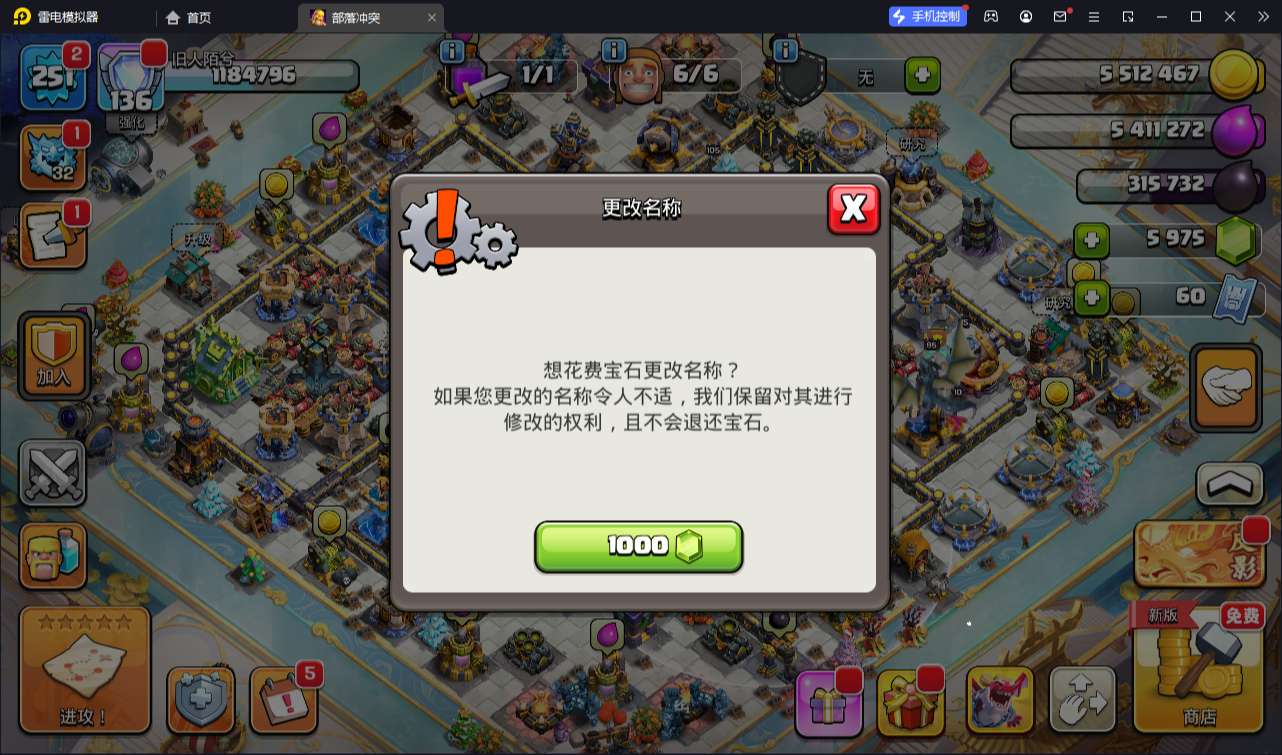Screen dimensions: 1282x755
Task: Confirm name change with 1000 gems button
Action: click(639, 546)
